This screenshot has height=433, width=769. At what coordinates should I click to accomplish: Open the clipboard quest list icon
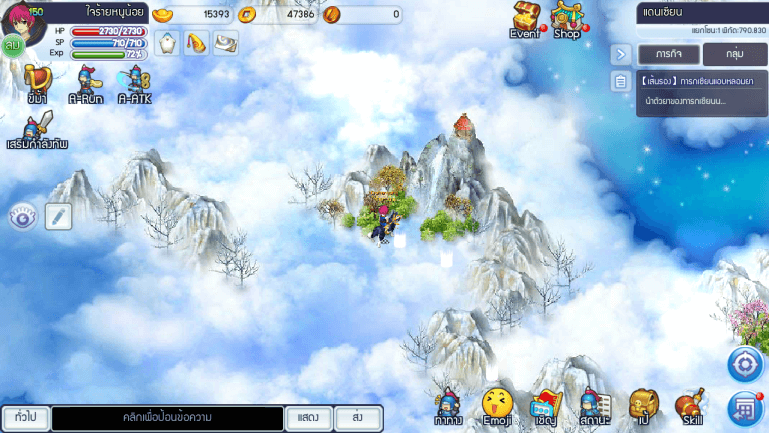tap(621, 82)
